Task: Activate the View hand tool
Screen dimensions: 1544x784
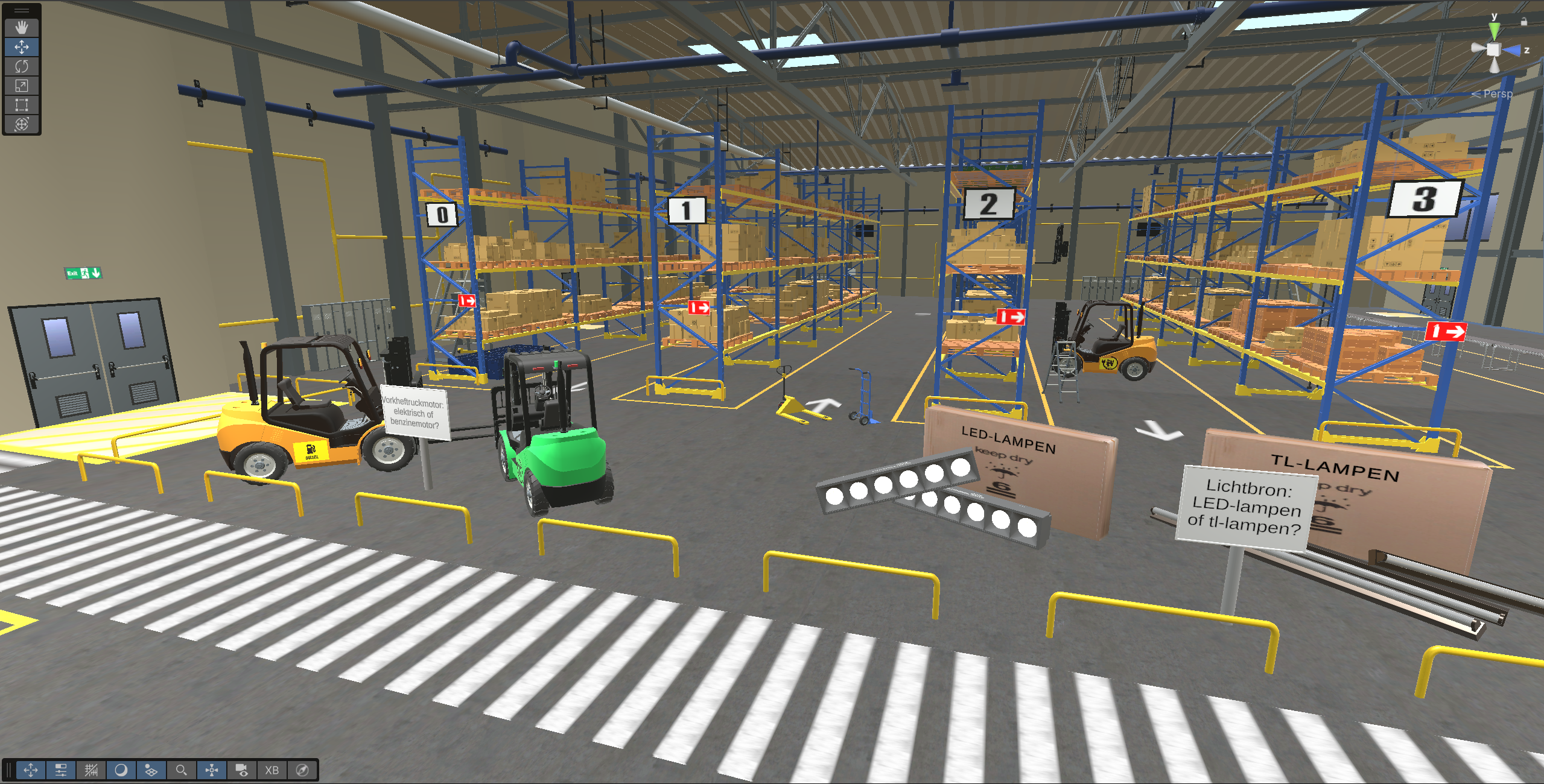Action: click(x=22, y=27)
